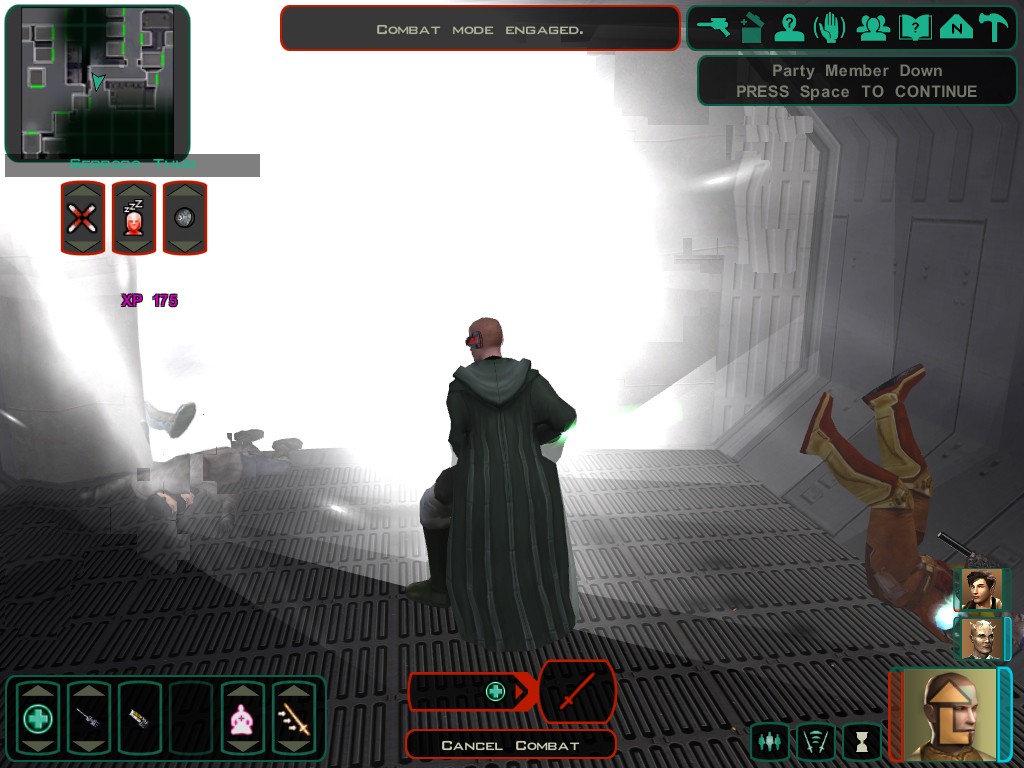Open the Journal book icon
This screenshot has height=768, width=1024.
click(914, 28)
